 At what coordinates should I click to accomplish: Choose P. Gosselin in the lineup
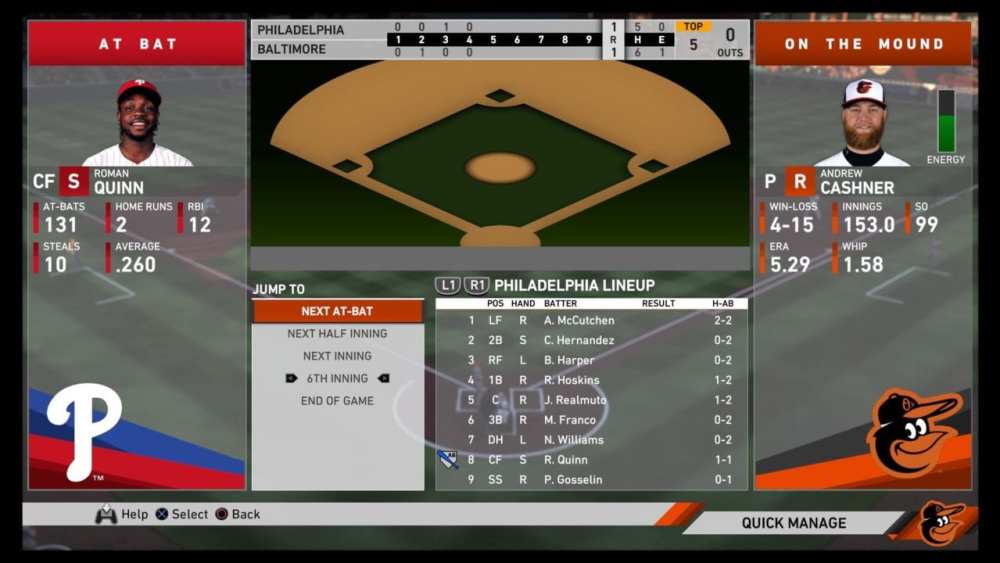tap(591, 480)
